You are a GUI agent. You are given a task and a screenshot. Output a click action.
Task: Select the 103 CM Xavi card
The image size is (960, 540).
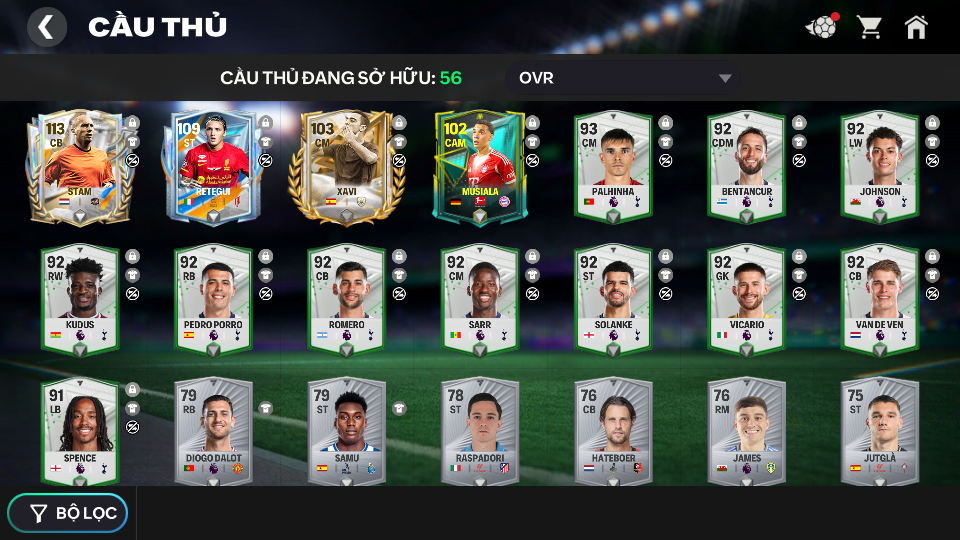click(x=346, y=167)
